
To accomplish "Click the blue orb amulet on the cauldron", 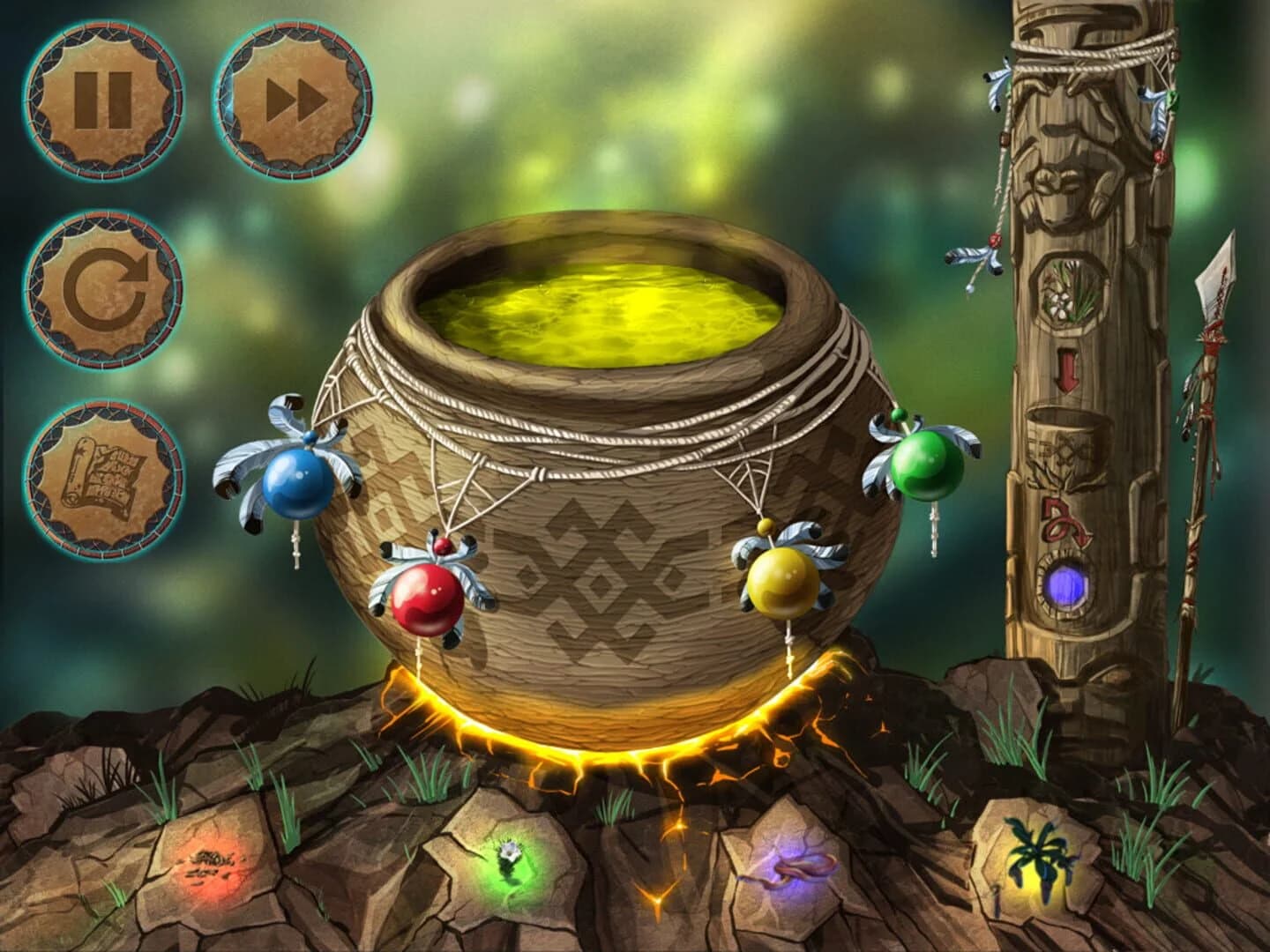I will click(300, 483).
